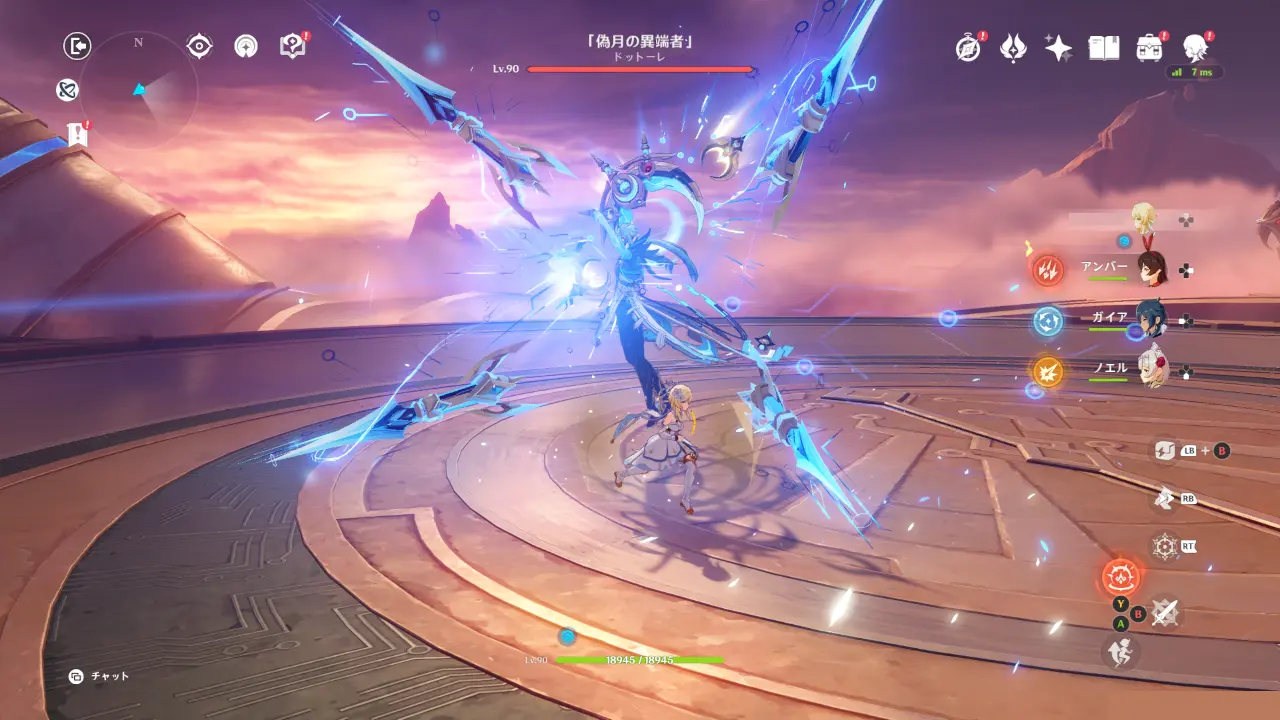Open the Wish four-pointed star icon

(x=1058, y=48)
